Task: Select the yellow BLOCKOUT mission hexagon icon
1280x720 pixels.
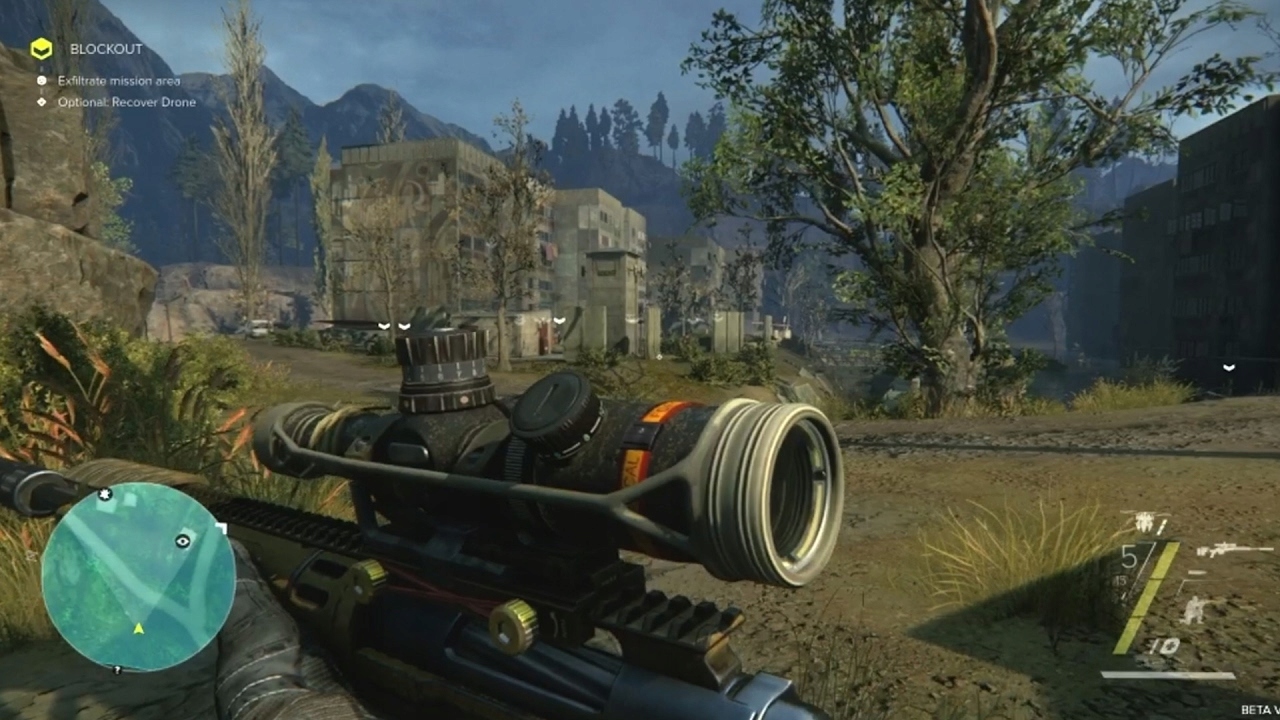Action: point(40,48)
